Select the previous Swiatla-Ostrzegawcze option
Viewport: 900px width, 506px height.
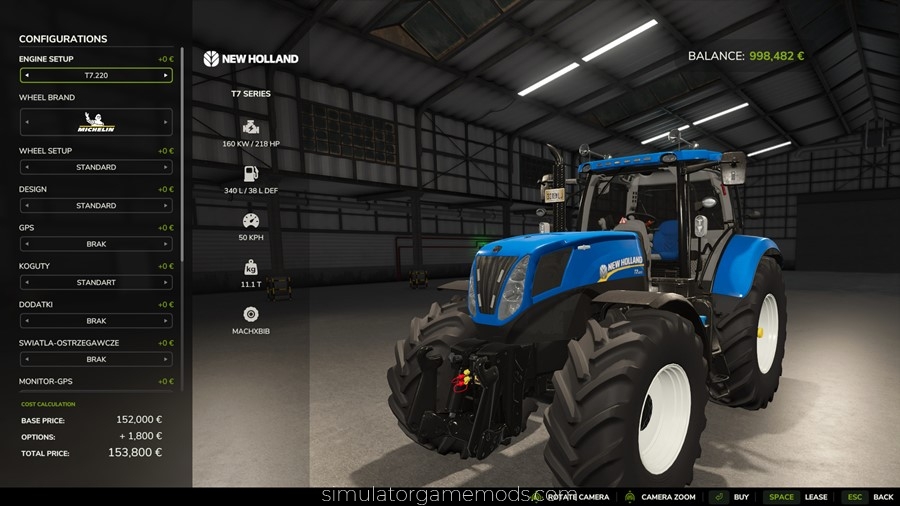coord(26,360)
